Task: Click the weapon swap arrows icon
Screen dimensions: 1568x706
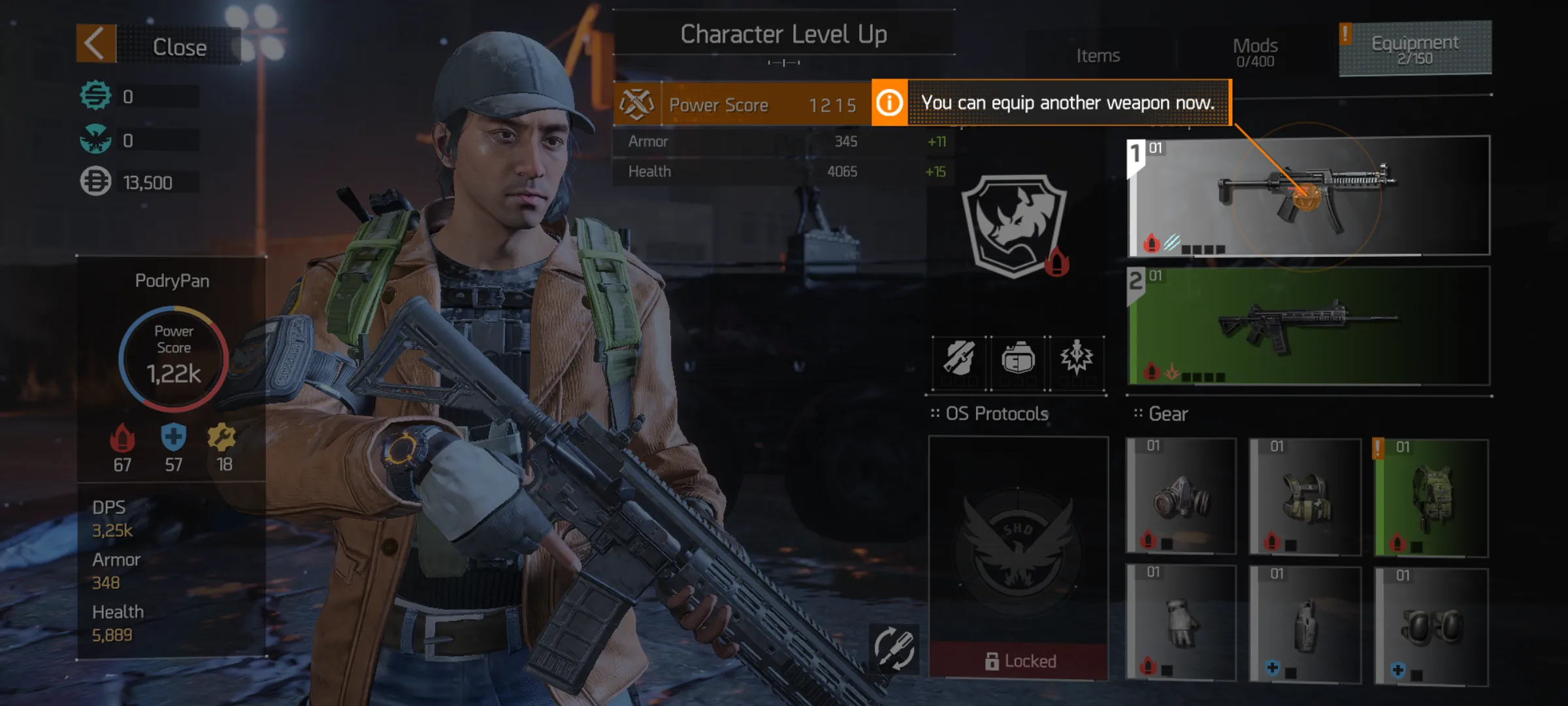Action: coord(893,649)
